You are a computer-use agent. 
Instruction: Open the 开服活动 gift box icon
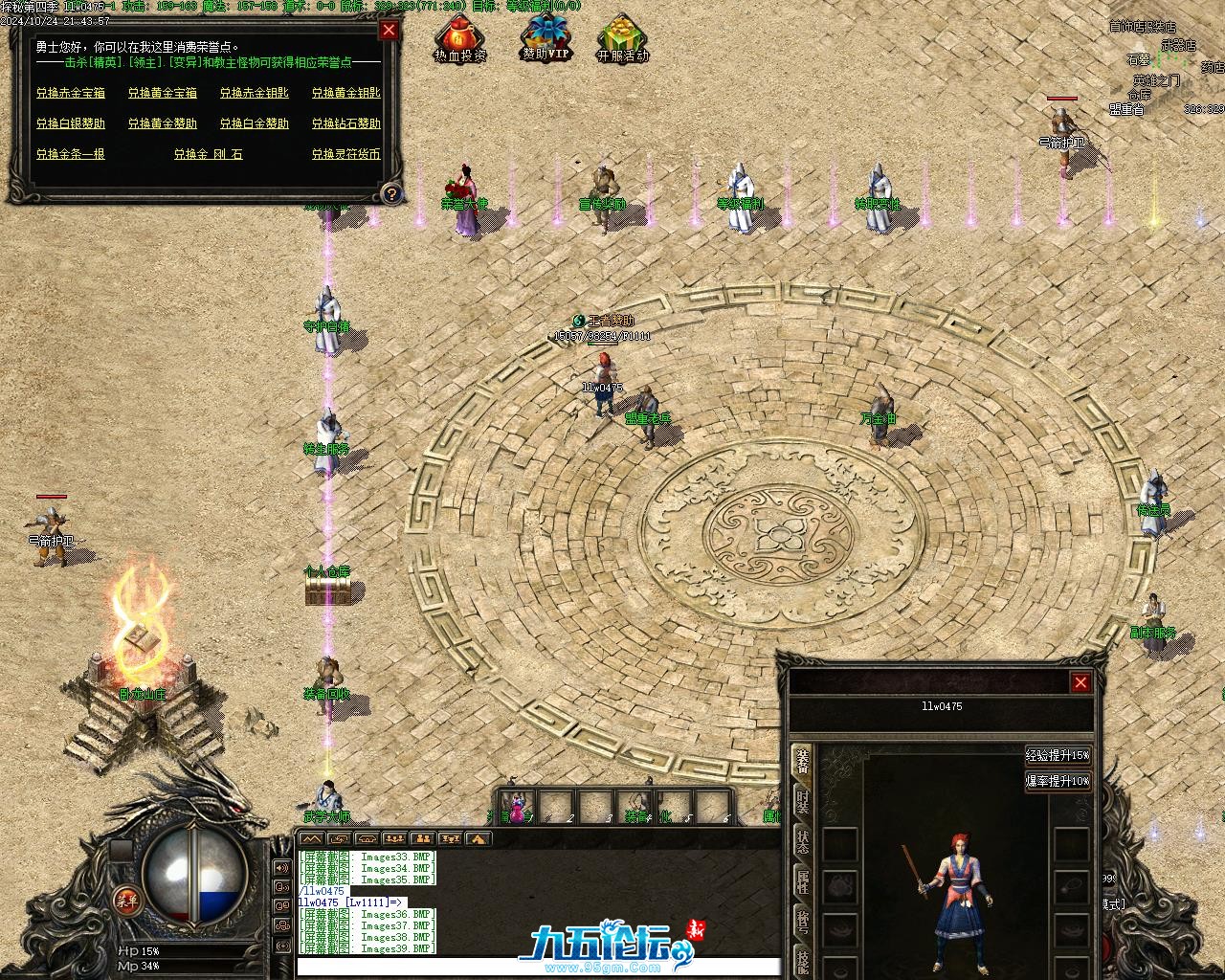tap(623, 40)
